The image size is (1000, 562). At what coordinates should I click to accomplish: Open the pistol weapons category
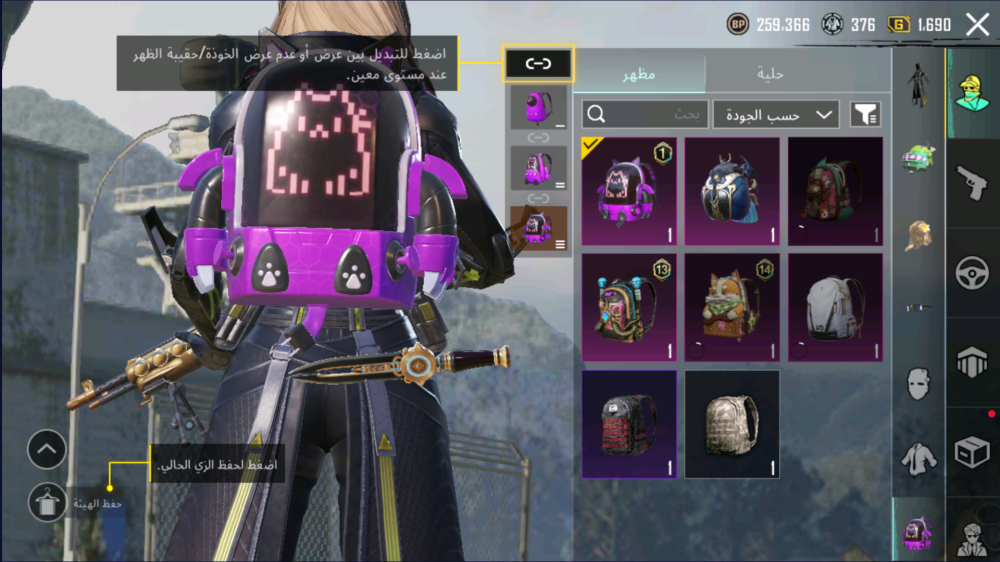(x=971, y=184)
